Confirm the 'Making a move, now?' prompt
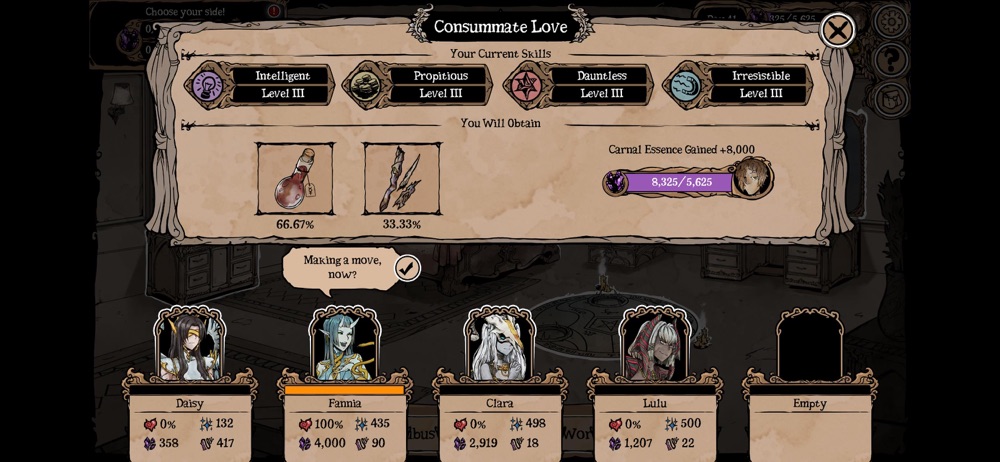Viewport: 1000px width, 462px height. pos(407,268)
